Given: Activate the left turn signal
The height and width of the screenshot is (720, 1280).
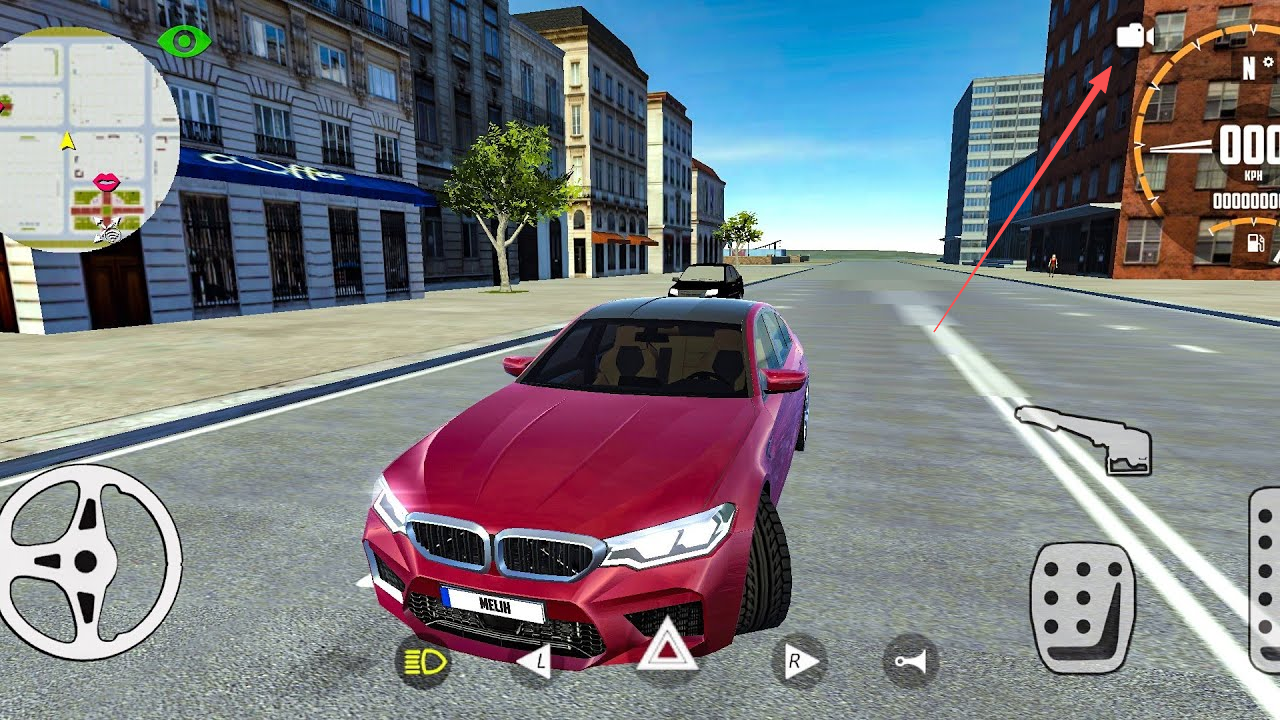Looking at the screenshot, I should (x=535, y=661).
